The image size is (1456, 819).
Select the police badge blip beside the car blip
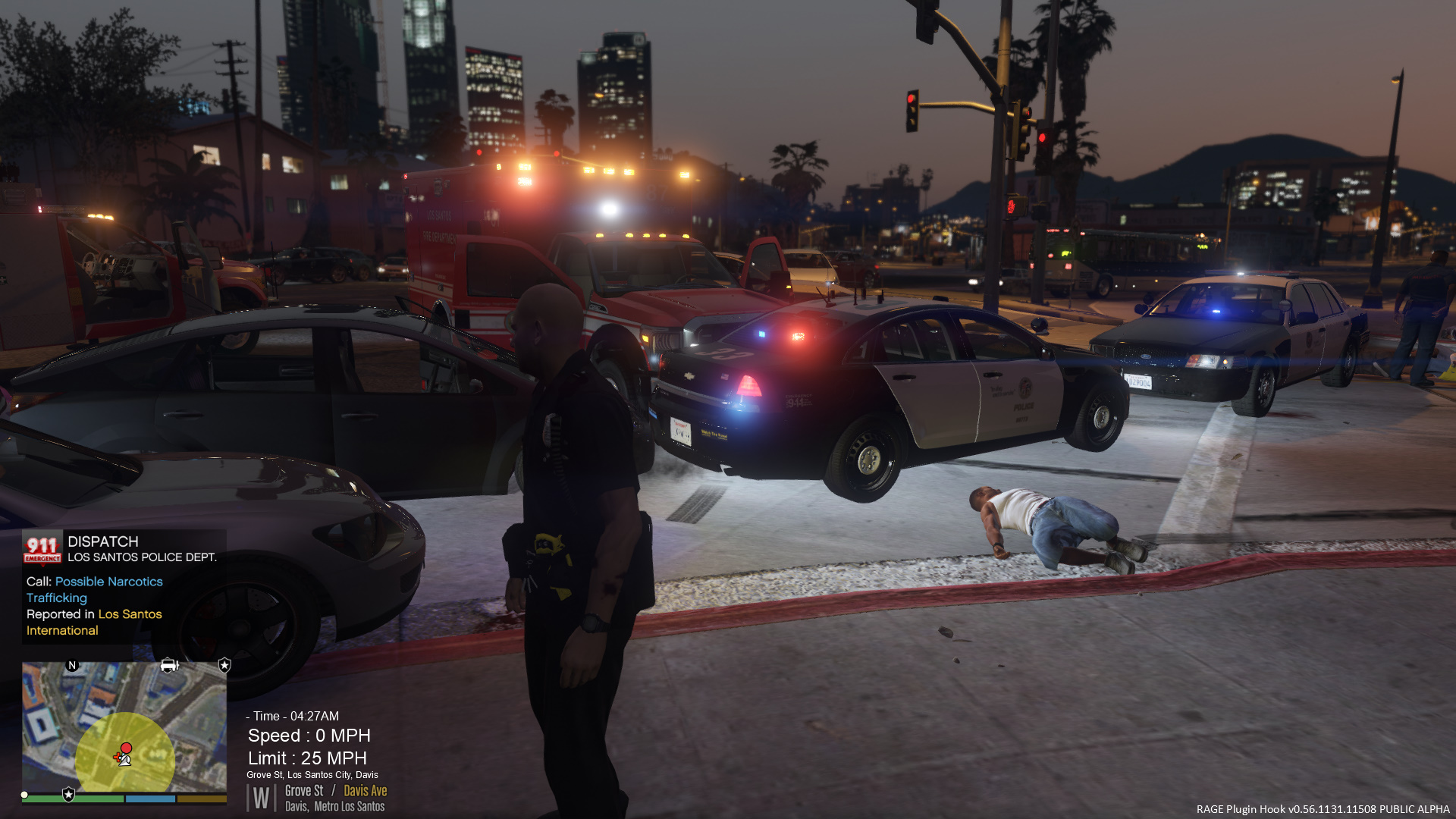click(x=224, y=666)
